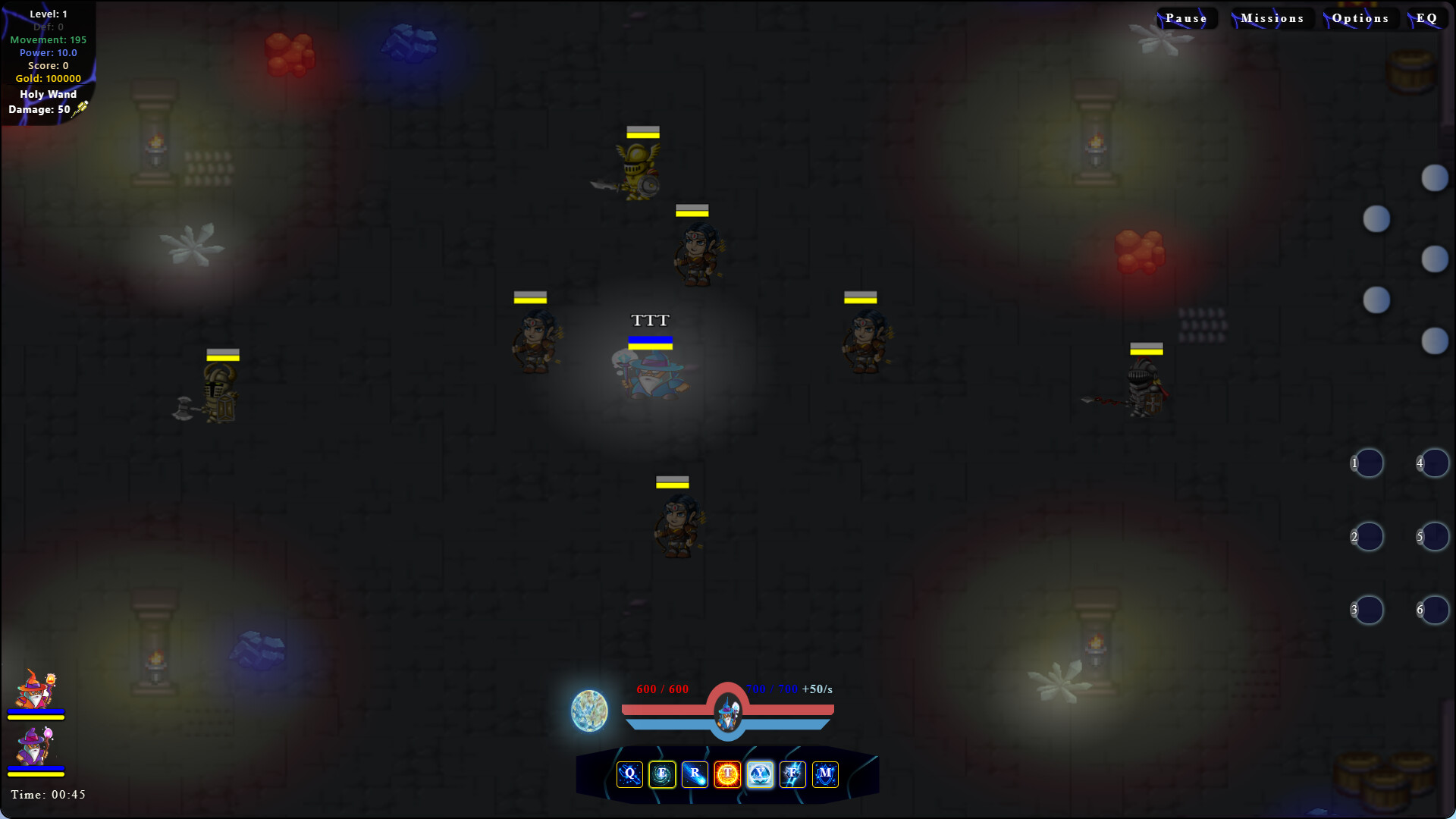The width and height of the screenshot is (1456, 819).
Task: Use the T sun fireball spell
Action: (727, 774)
